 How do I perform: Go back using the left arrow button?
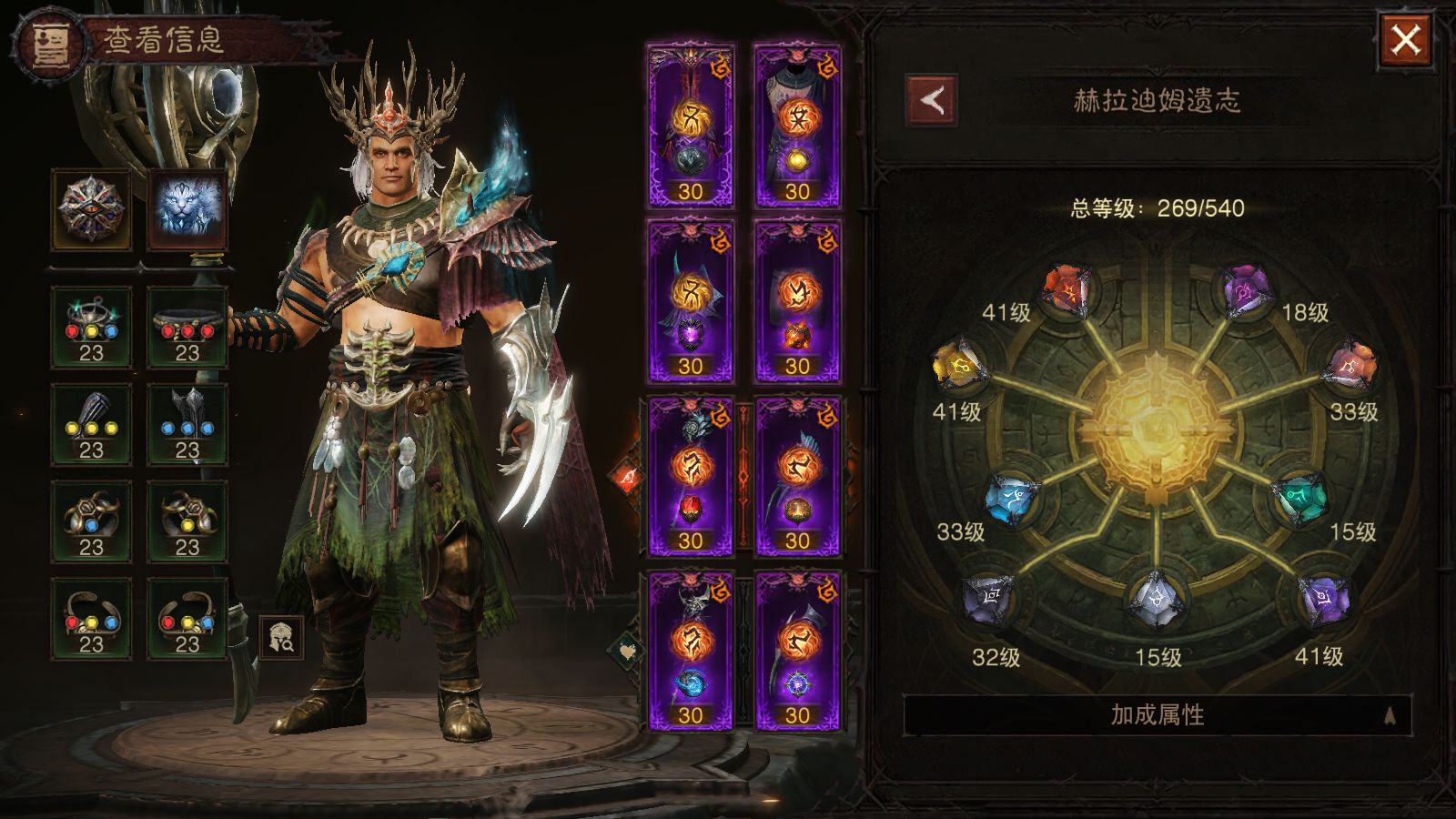pos(931,100)
